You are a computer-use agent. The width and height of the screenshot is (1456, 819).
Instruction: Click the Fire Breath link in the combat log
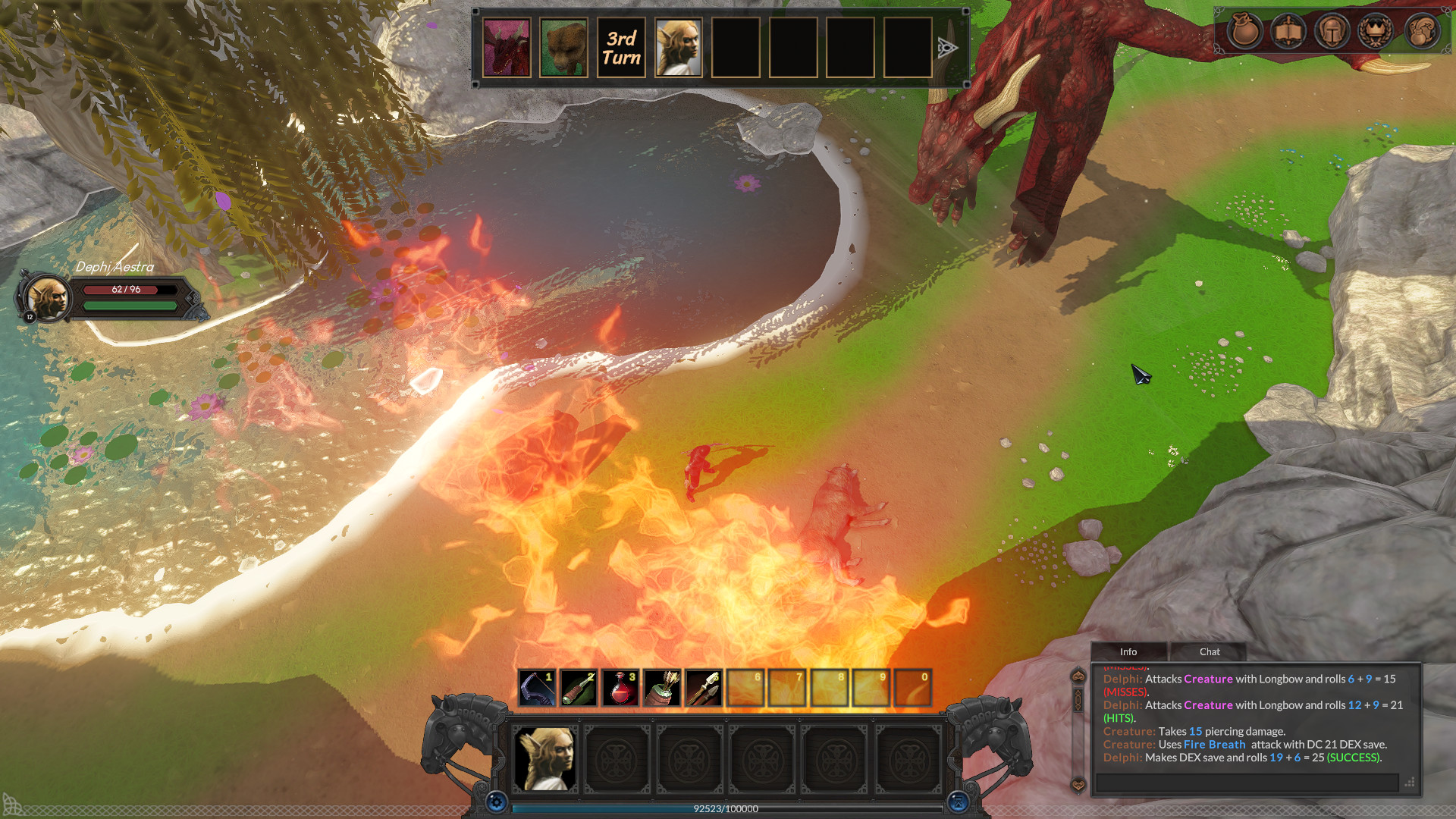tap(1215, 745)
